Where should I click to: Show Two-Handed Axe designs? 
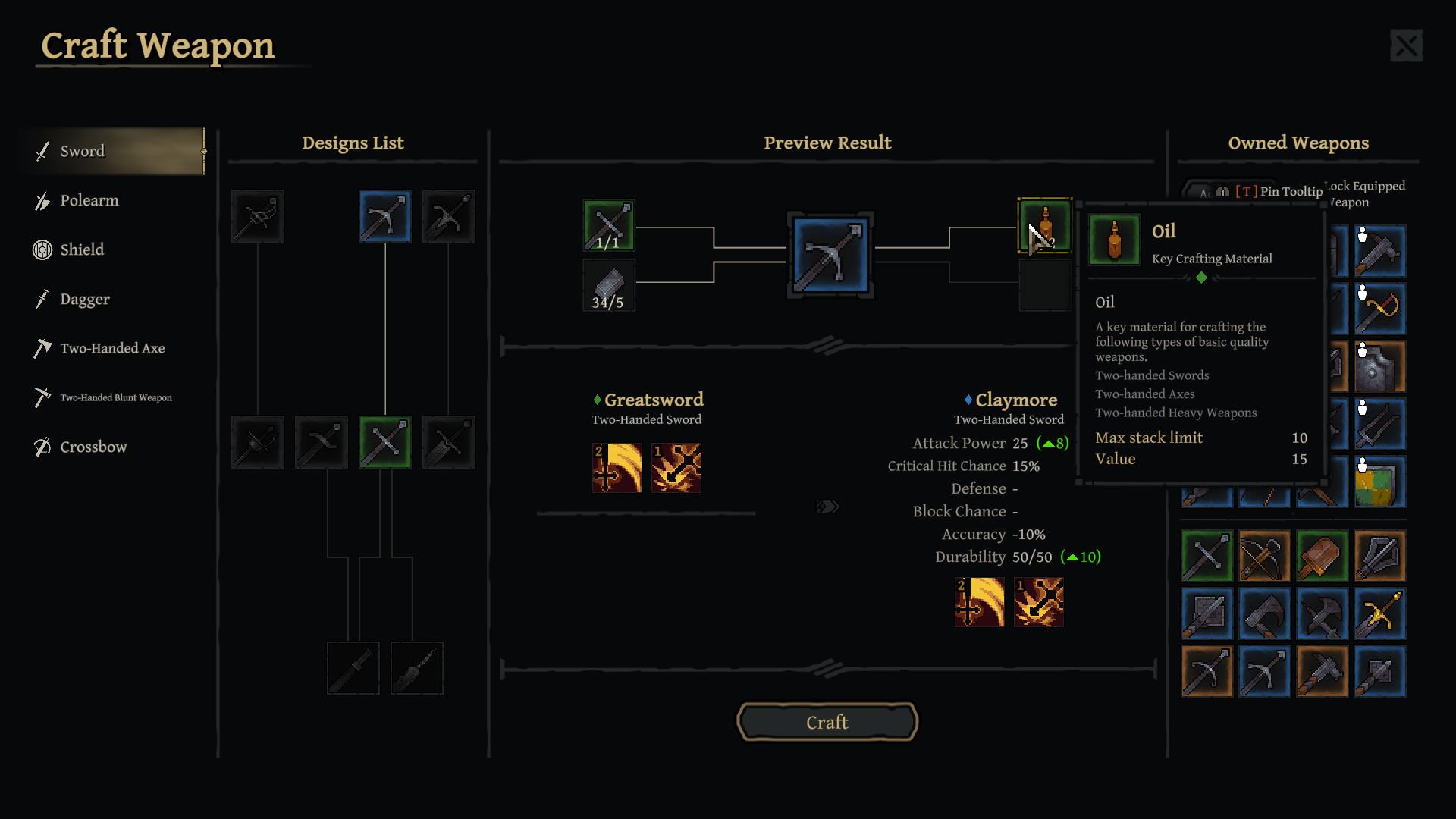click(x=112, y=349)
